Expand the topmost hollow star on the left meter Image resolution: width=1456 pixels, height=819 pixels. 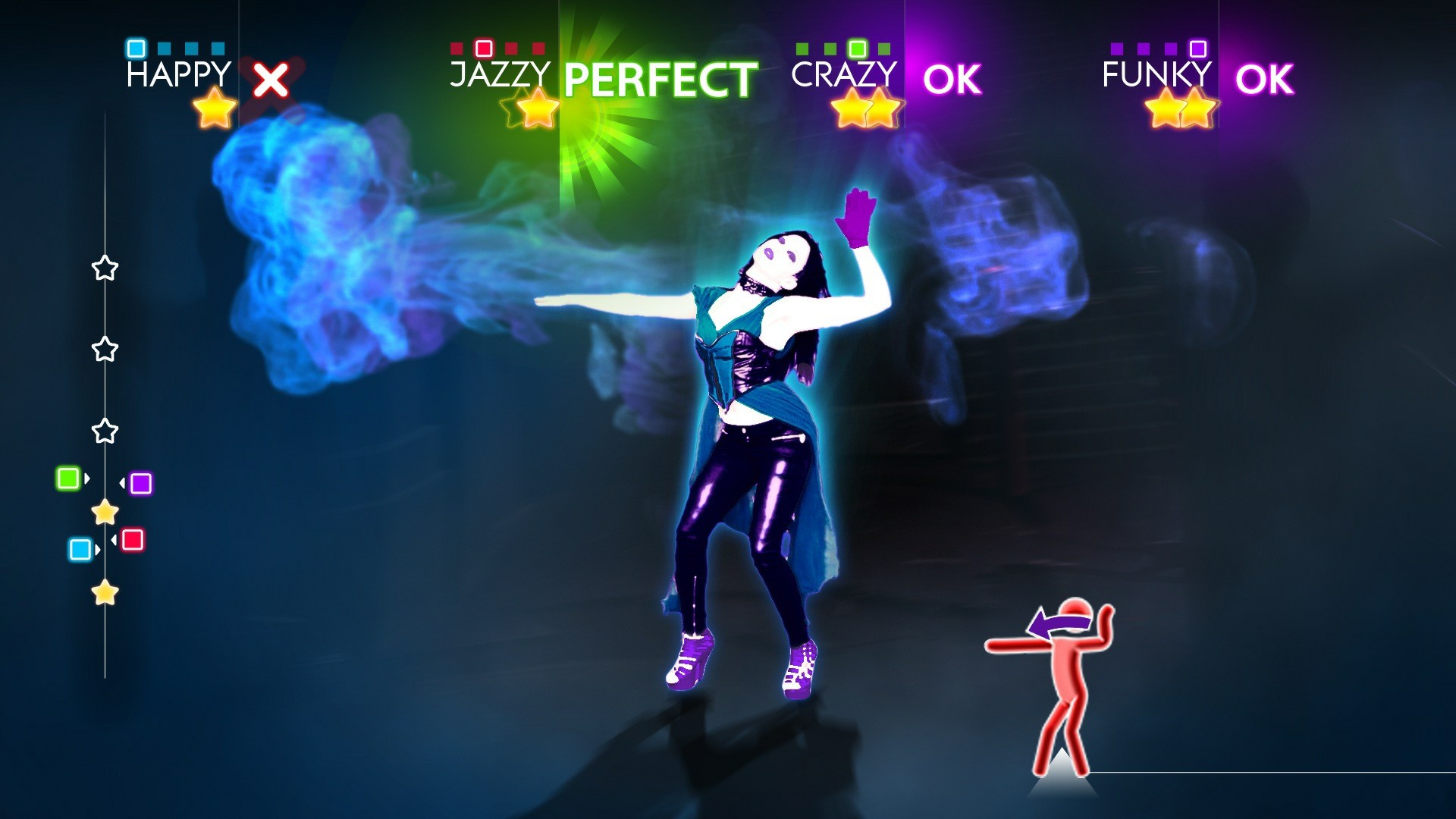pos(105,267)
